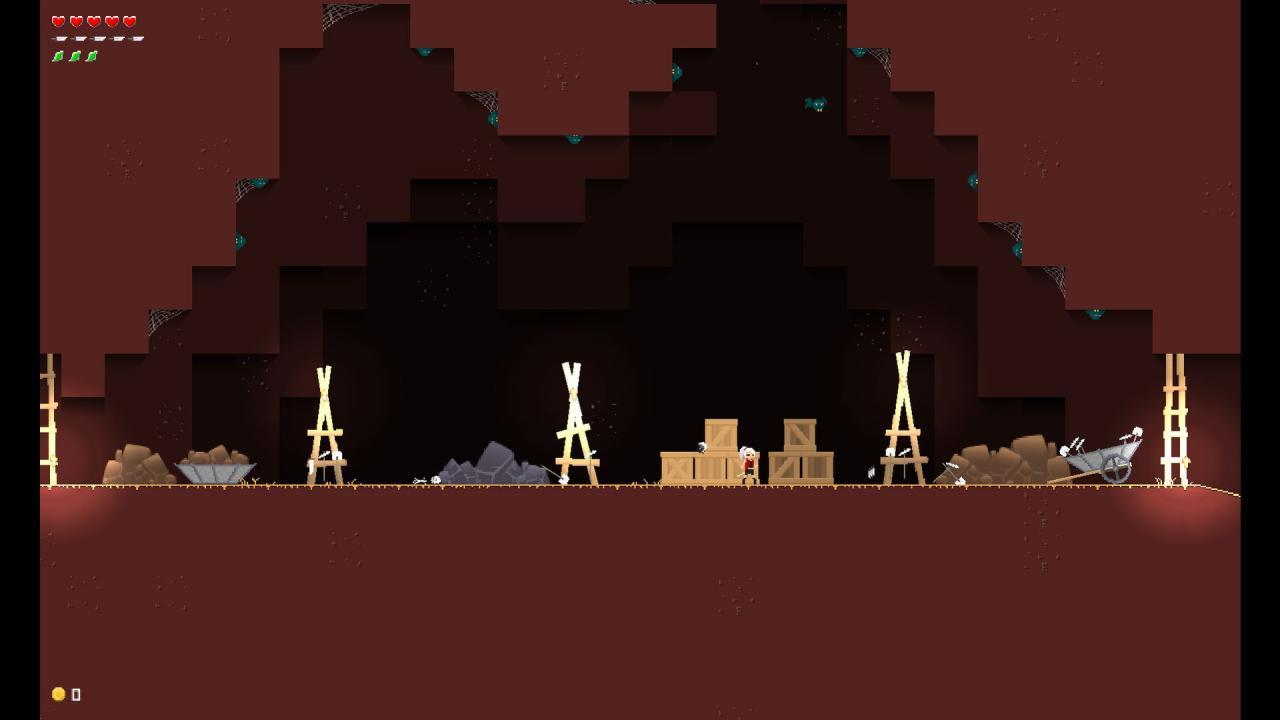
Task: Select the last heart of the health meter
Action: click(x=129, y=20)
